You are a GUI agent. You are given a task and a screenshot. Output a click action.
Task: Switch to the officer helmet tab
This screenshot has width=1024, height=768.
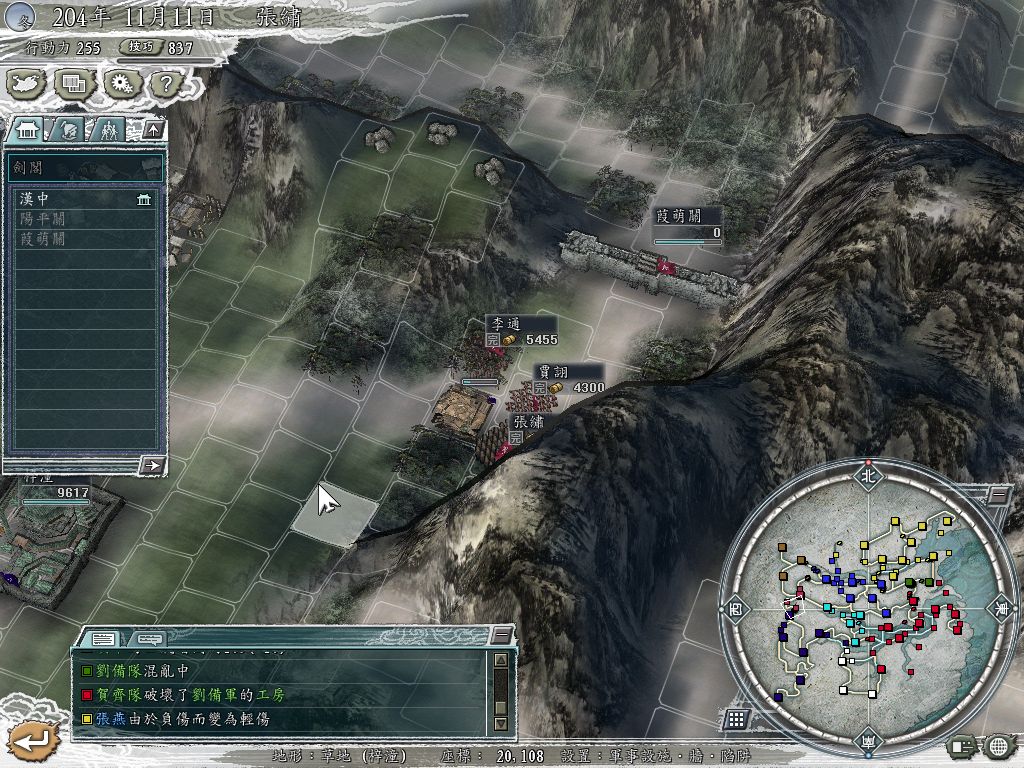68,129
